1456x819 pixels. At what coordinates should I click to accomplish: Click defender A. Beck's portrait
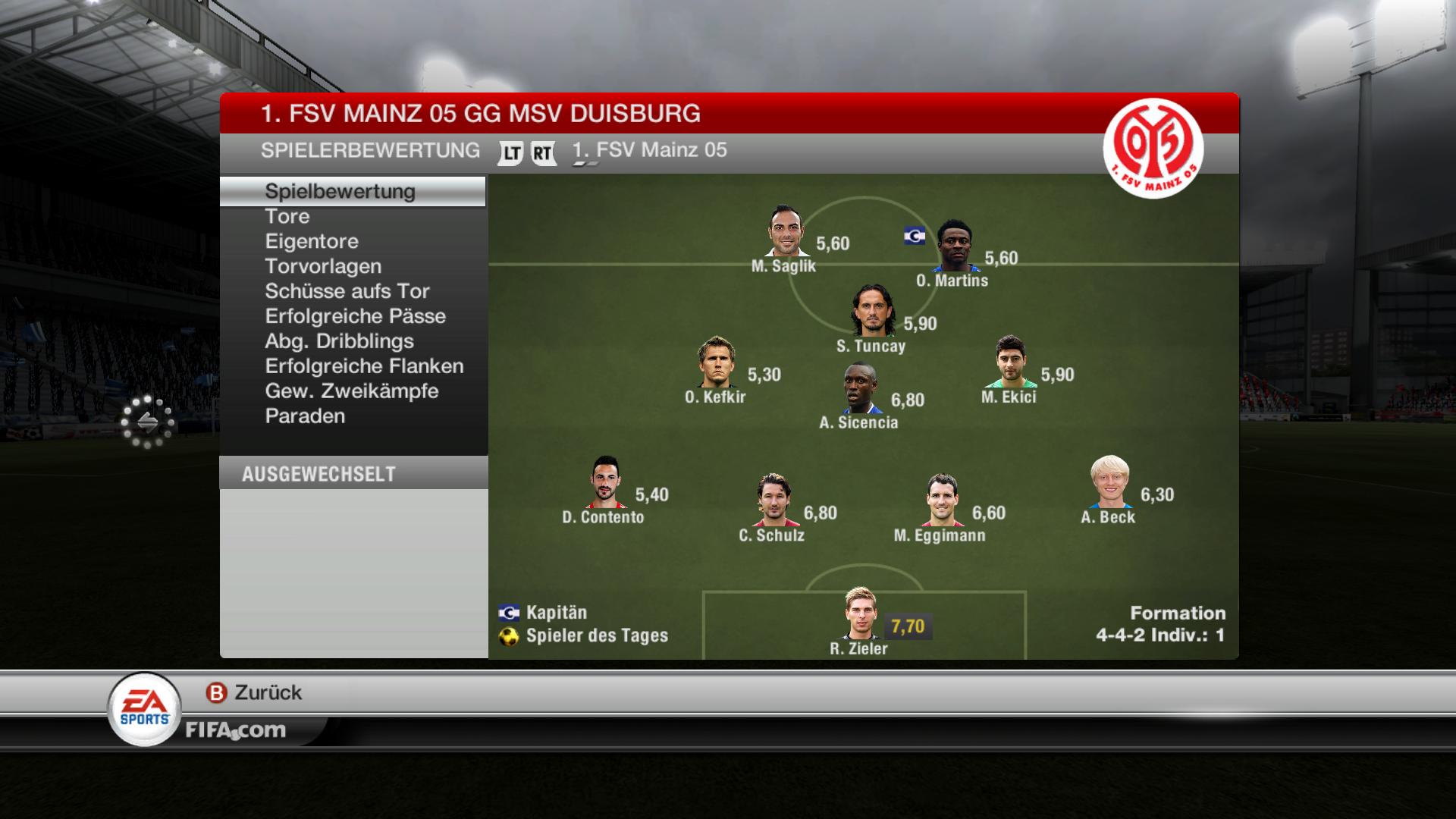click(1109, 483)
